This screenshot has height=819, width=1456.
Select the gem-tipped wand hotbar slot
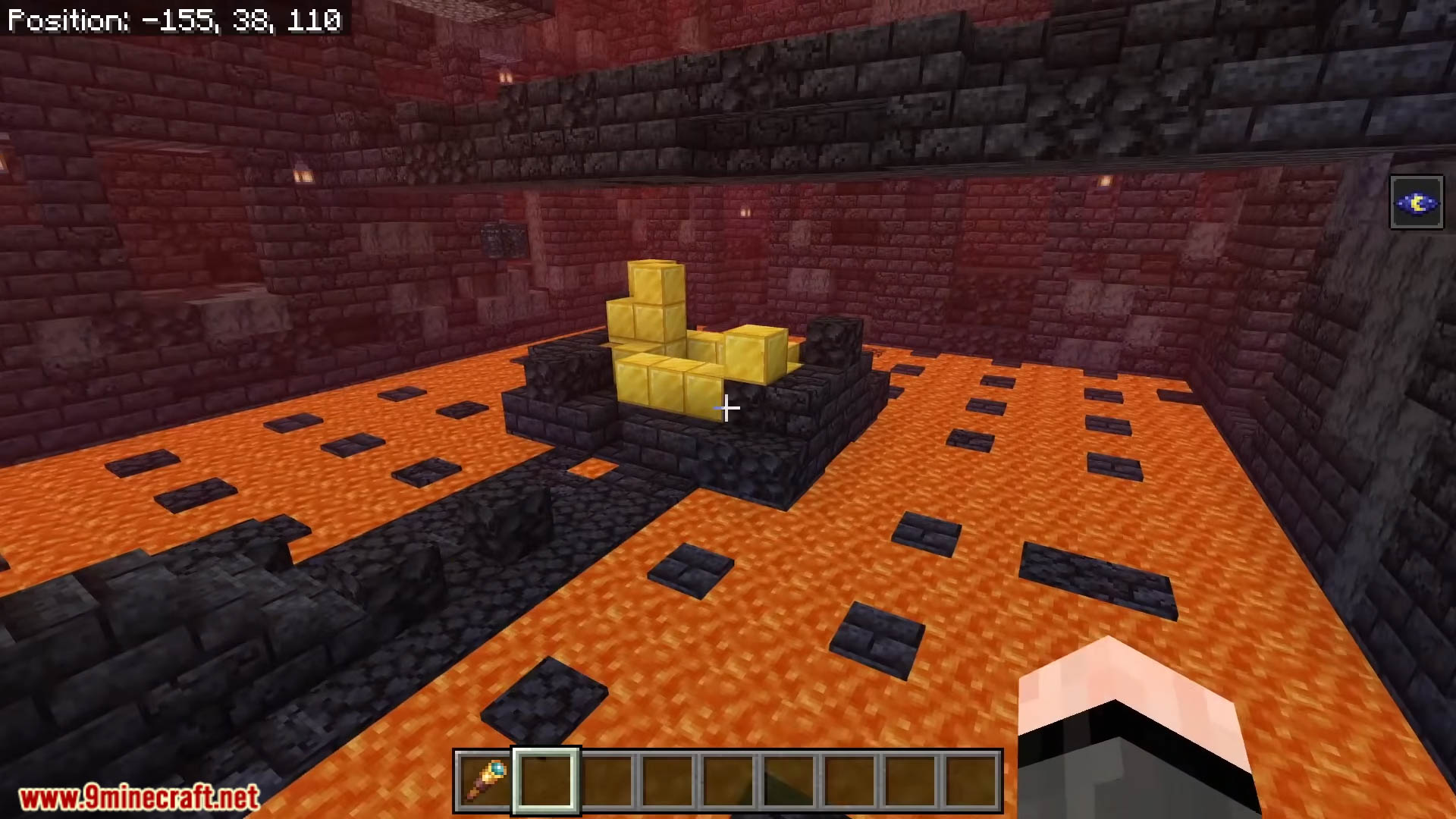tap(485, 781)
